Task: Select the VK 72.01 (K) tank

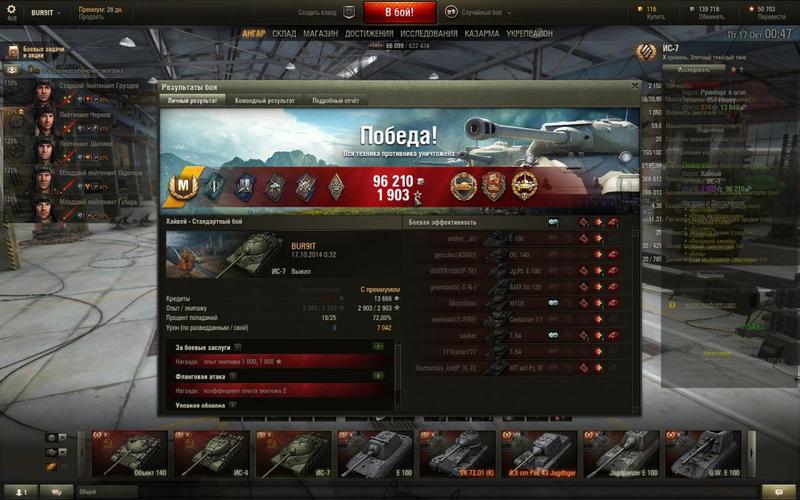Action: click(x=457, y=453)
